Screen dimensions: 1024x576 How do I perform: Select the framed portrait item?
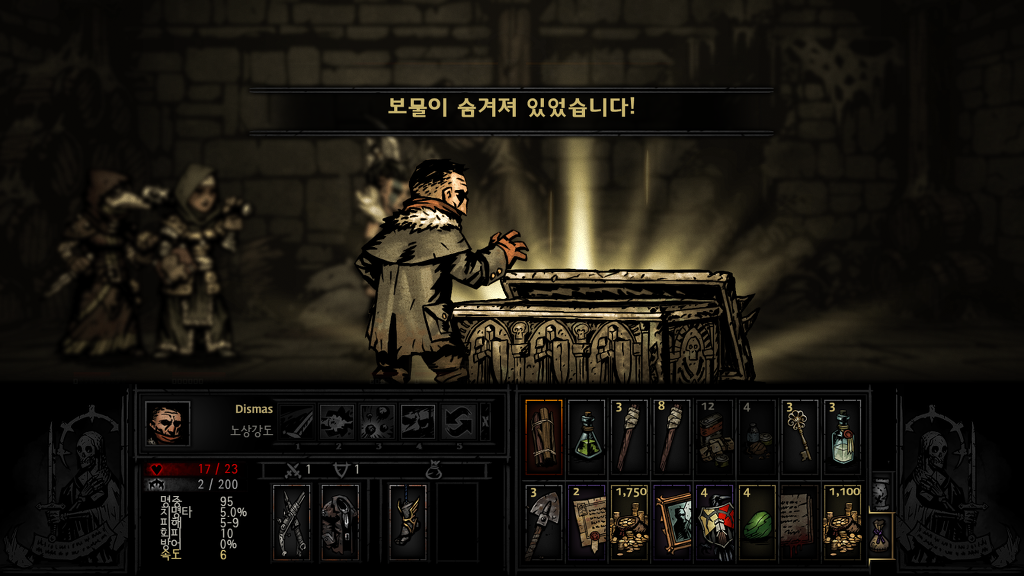pos(671,521)
